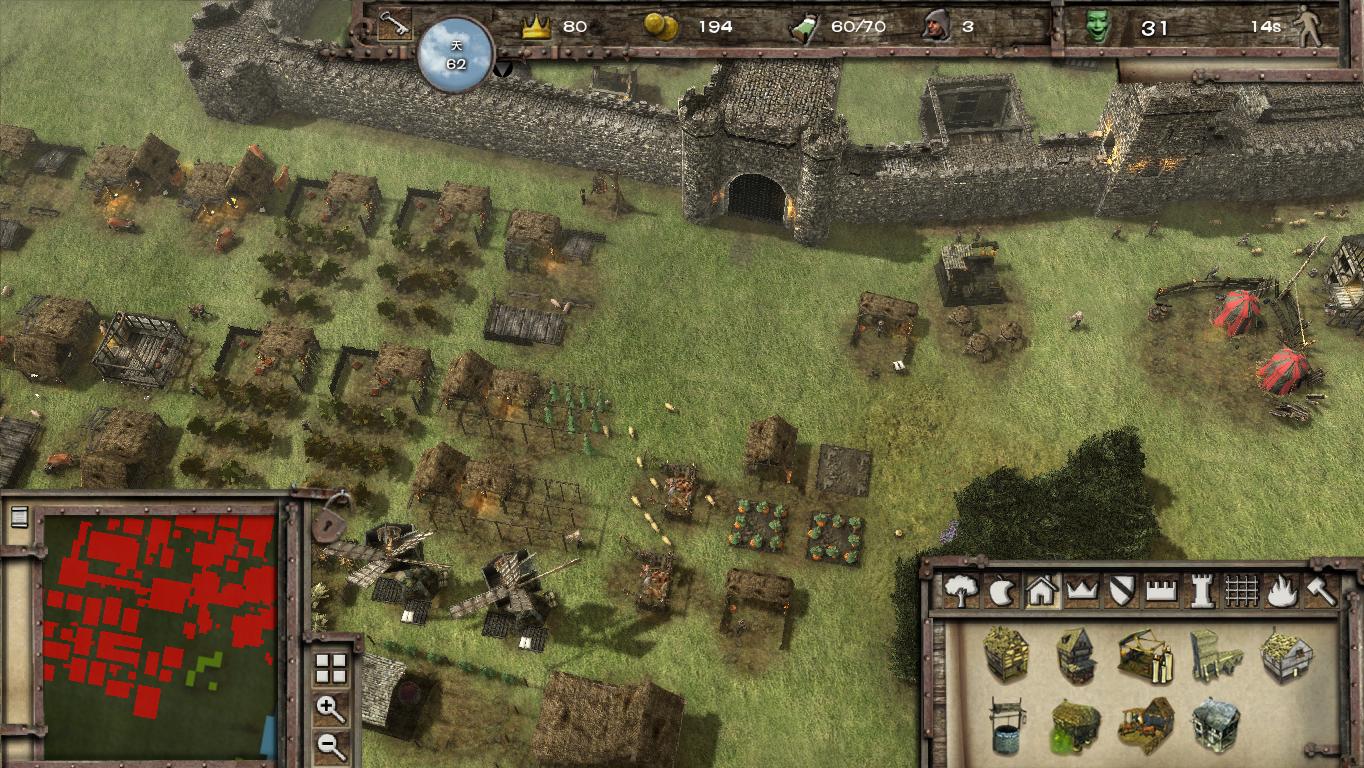Switch to the apple food tab

click(1001, 590)
